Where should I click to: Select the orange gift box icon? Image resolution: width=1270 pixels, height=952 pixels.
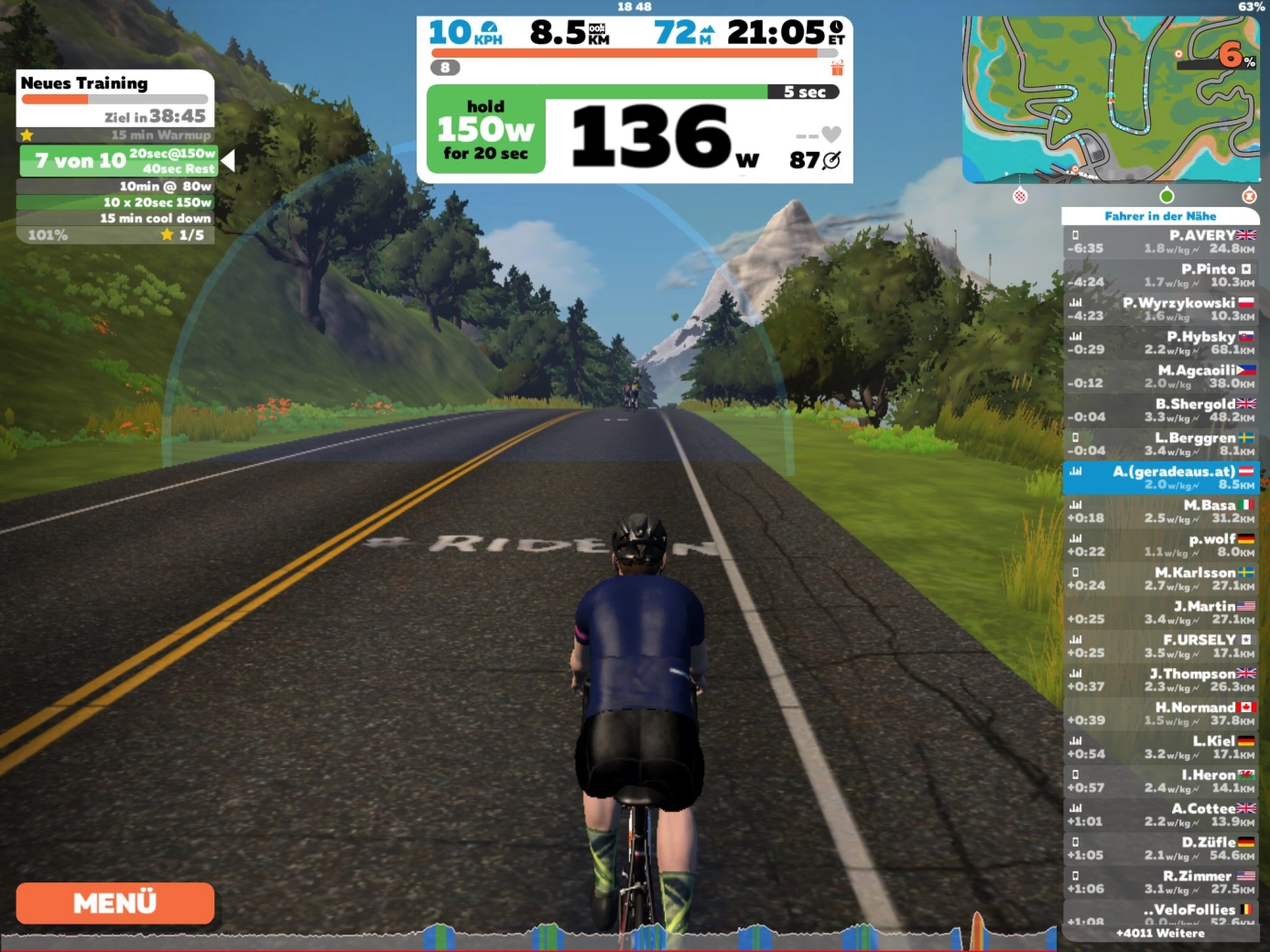[x=837, y=68]
